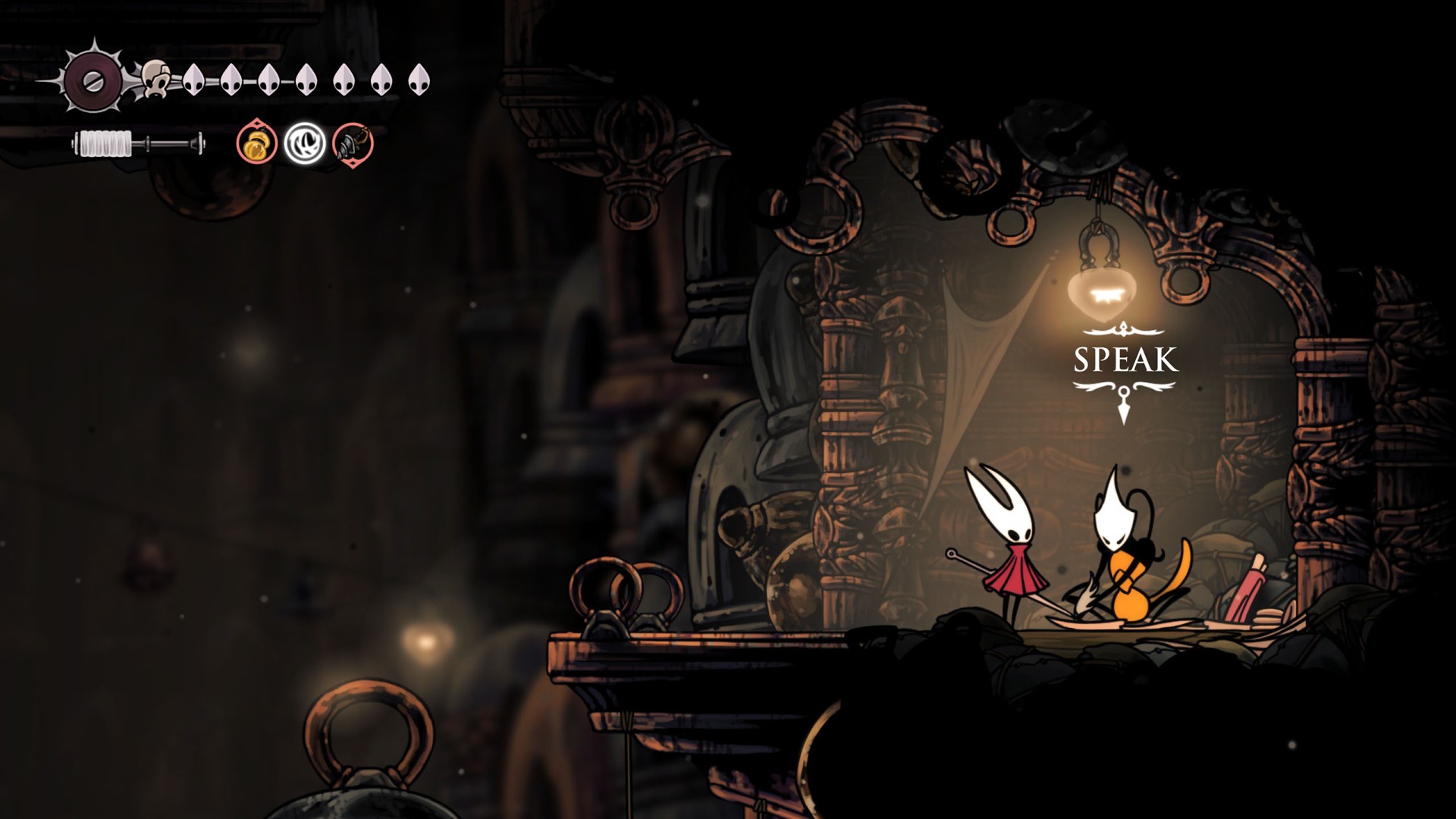The height and width of the screenshot is (819, 1456).
Task: Click the spiked crest emblem in the HUD
Action: [x=93, y=81]
